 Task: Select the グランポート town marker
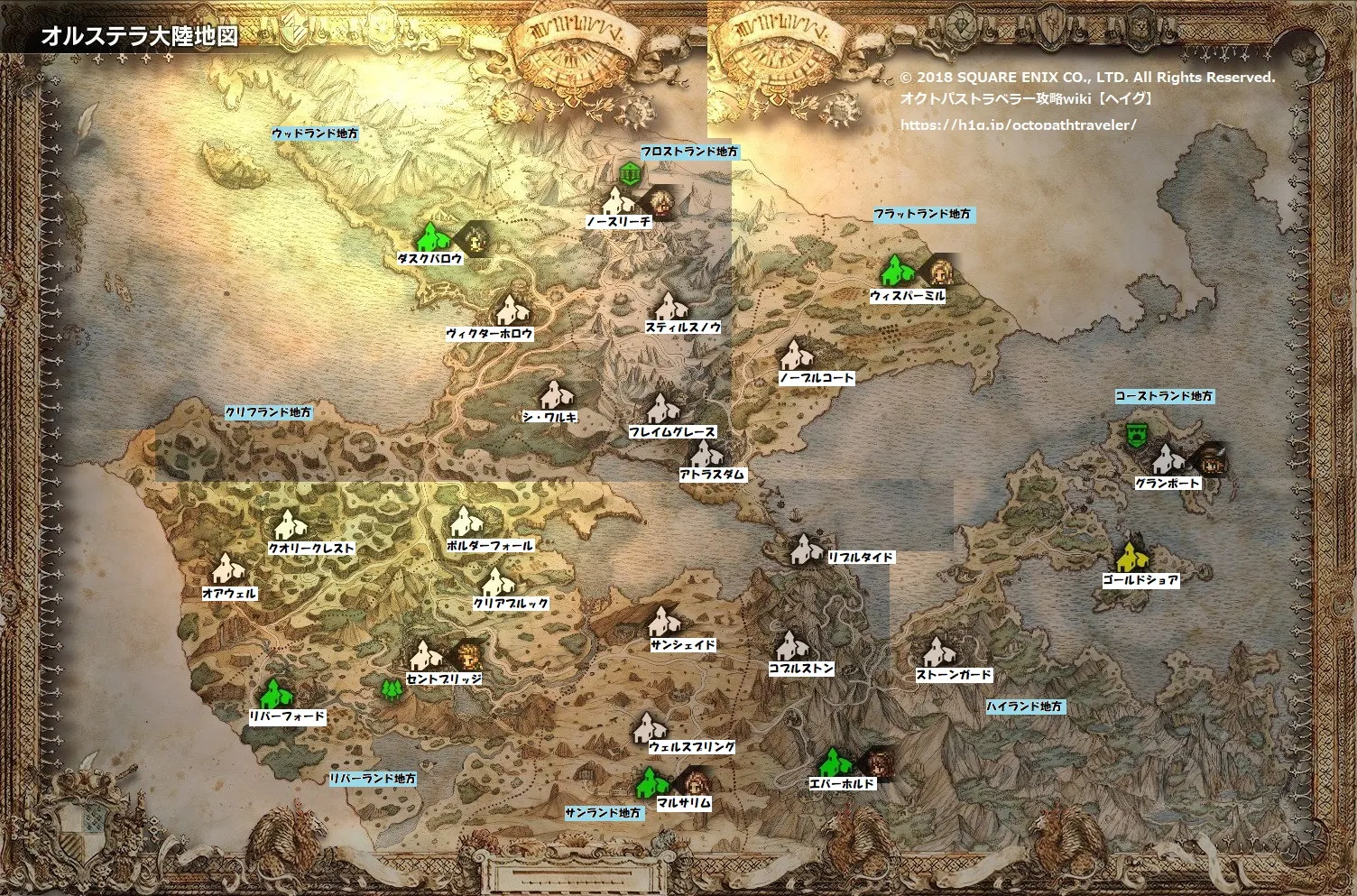click(x=1166, y=461)
